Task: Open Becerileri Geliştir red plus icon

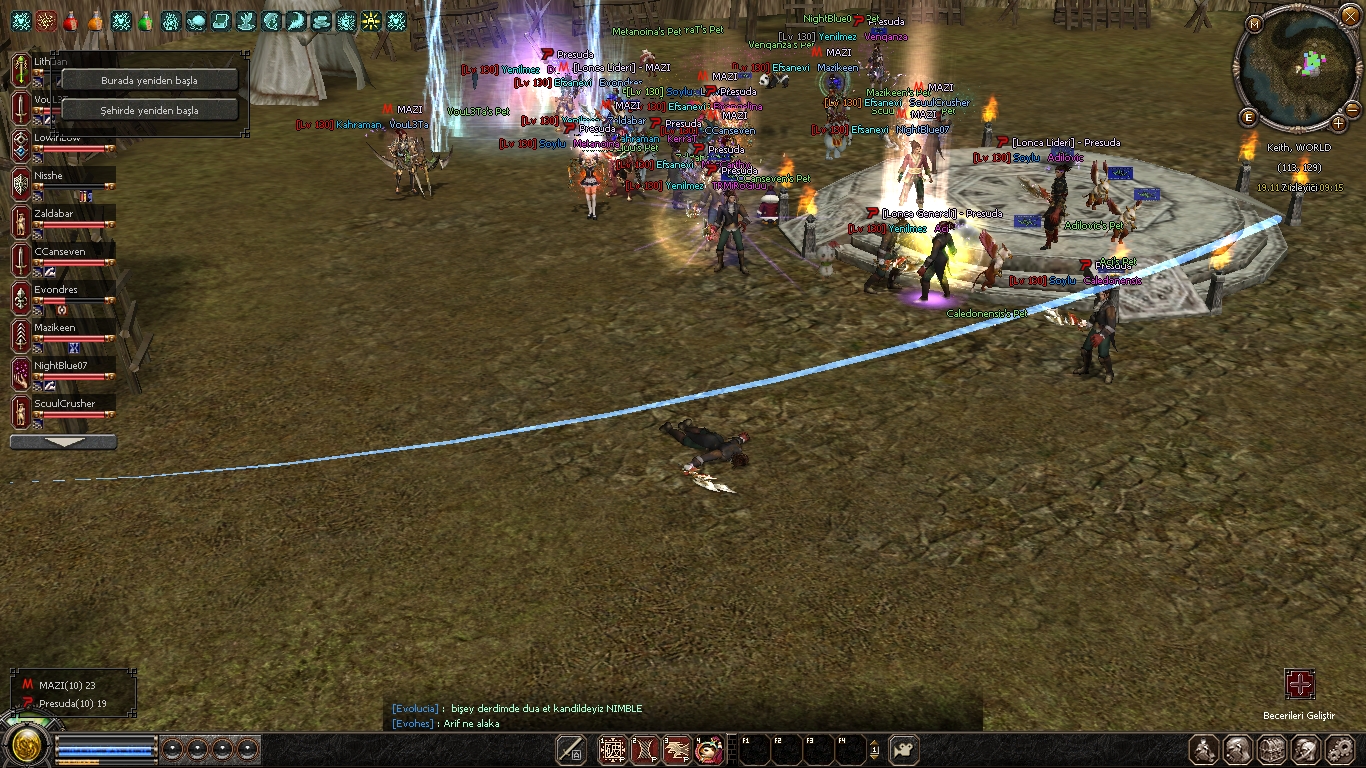Action: (x=1299, y=685)
